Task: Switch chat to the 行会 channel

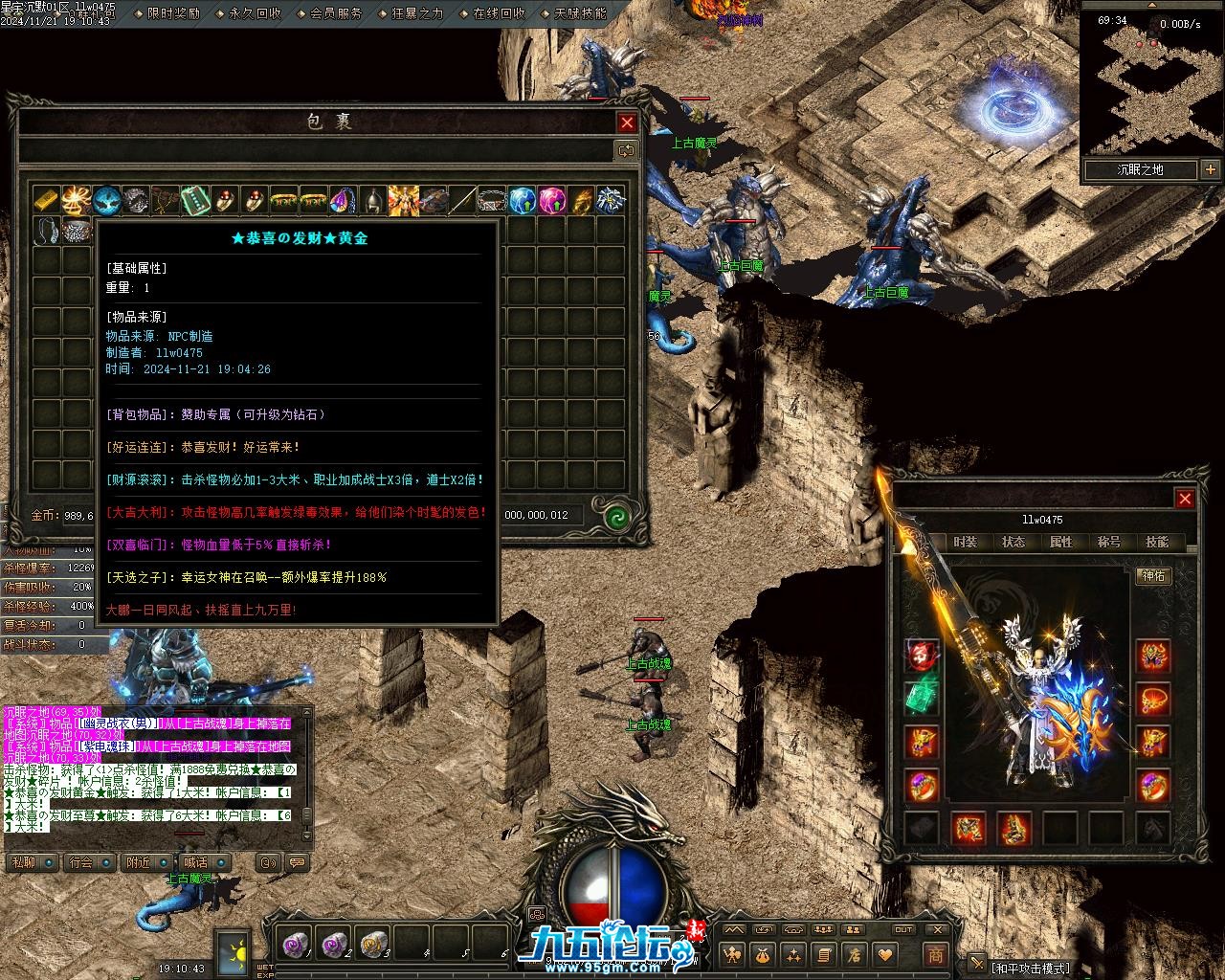Action: (x=81, y=862)
